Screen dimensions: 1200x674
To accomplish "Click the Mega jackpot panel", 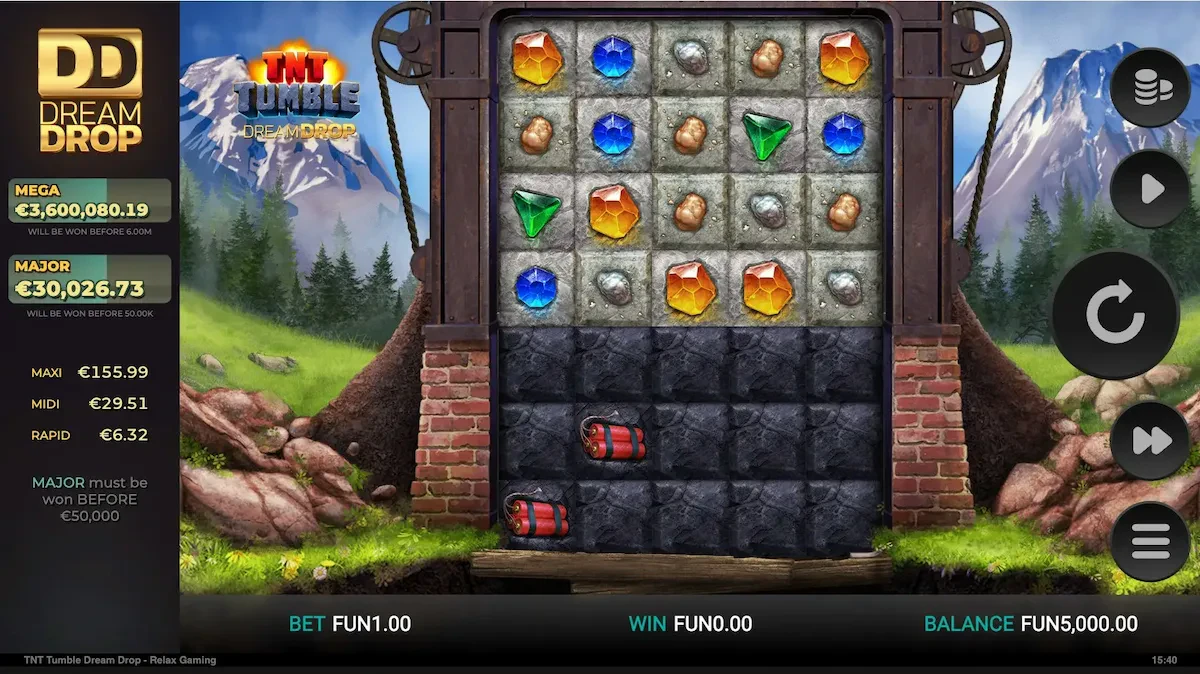I will pyautogui.click(x=90, y=201).
